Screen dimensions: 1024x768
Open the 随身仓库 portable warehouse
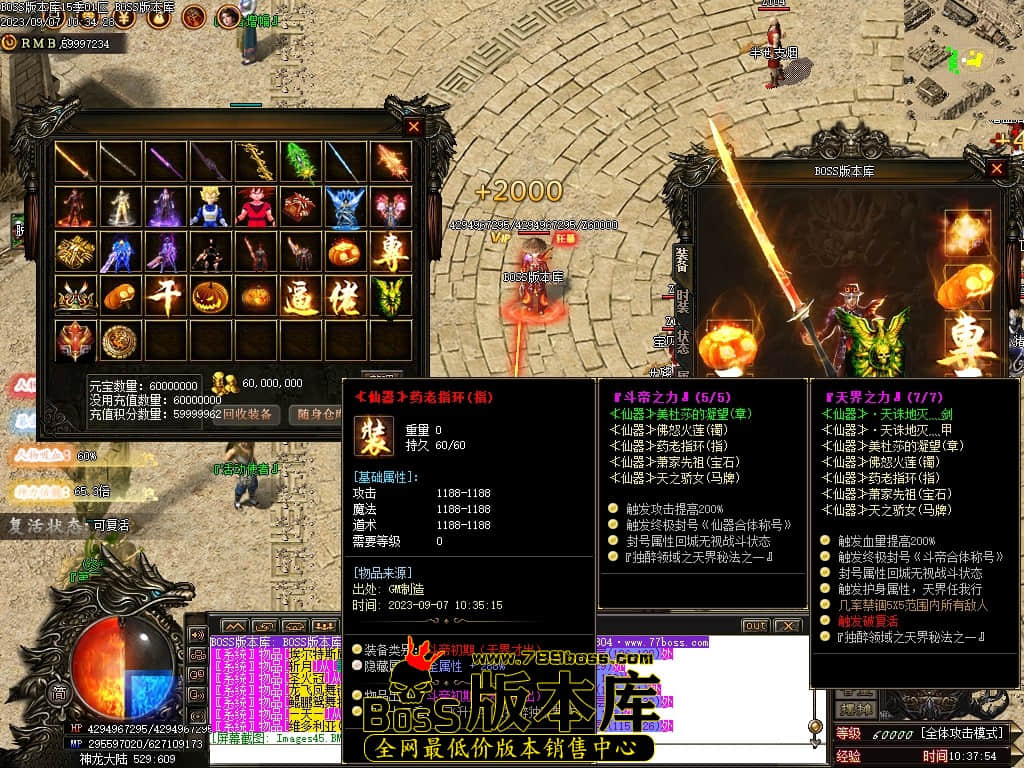pos(319,414)
